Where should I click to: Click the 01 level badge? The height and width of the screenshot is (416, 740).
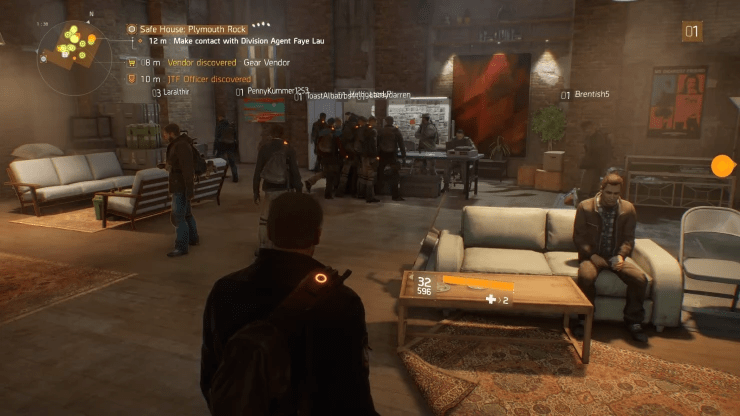(x=692, y=31)
